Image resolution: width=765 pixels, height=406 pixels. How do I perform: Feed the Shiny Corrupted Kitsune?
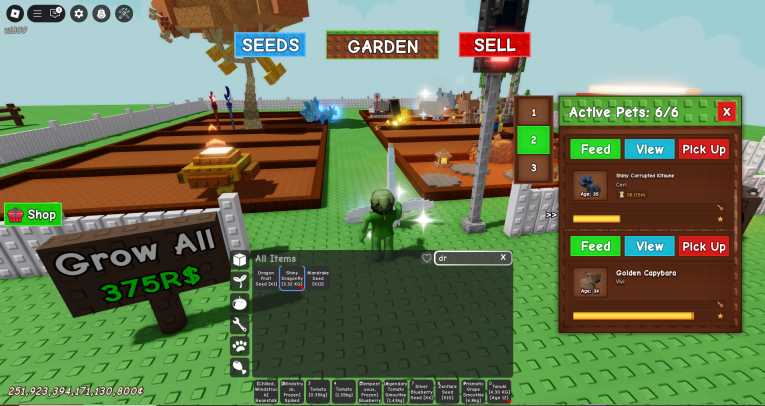(595, 149)
